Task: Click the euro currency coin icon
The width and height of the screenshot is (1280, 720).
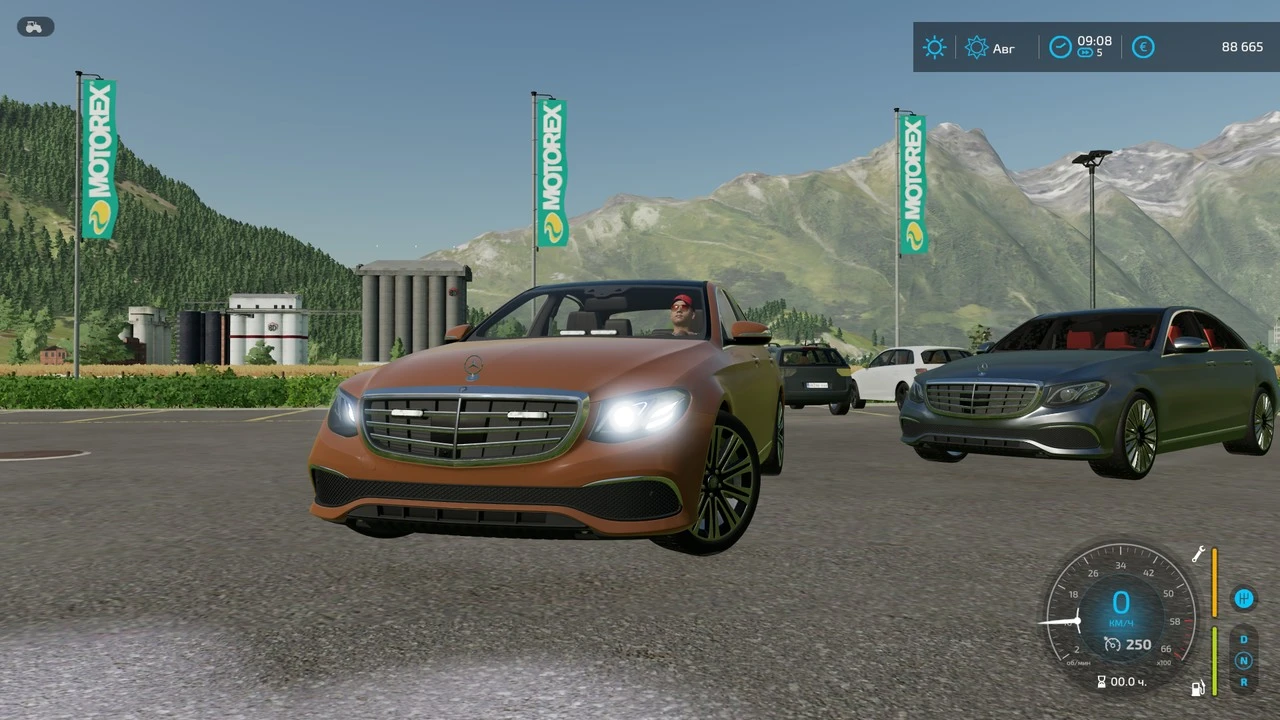Action: point(1143,47)
